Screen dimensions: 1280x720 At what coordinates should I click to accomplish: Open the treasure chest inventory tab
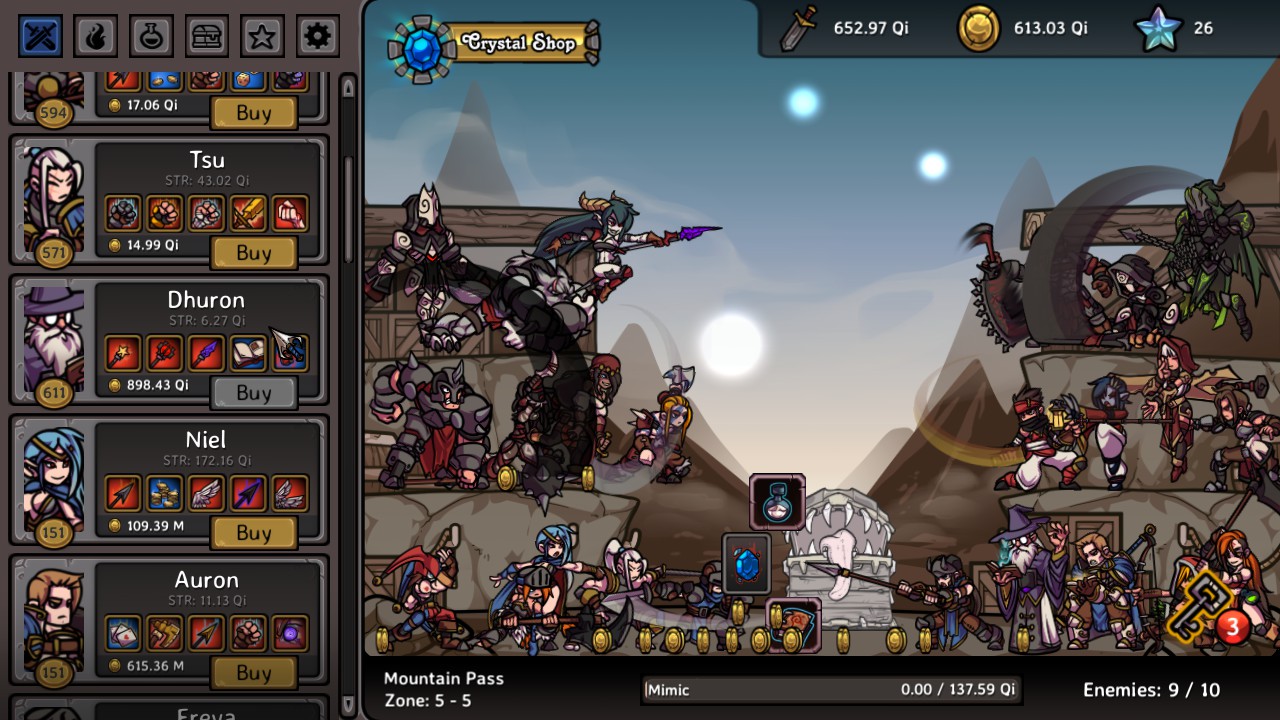pos(206,35)
